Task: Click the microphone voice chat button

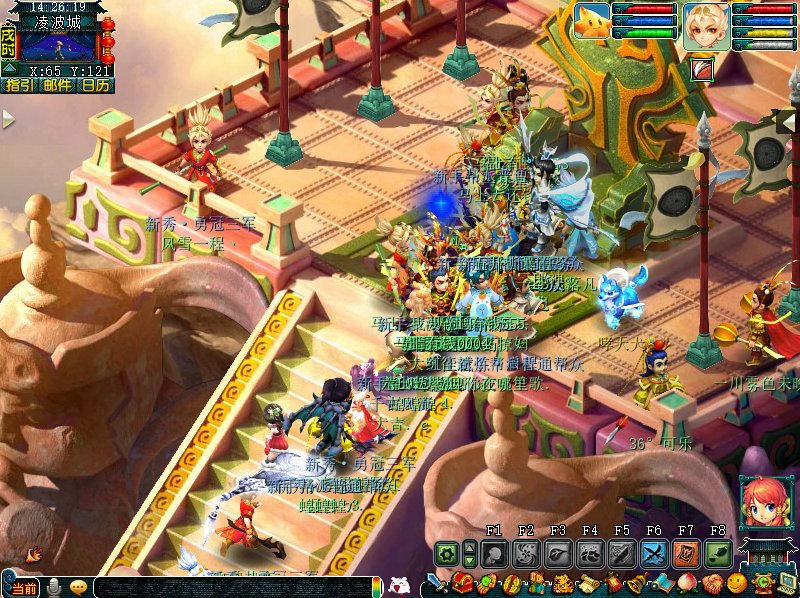Action: point(53,588)
